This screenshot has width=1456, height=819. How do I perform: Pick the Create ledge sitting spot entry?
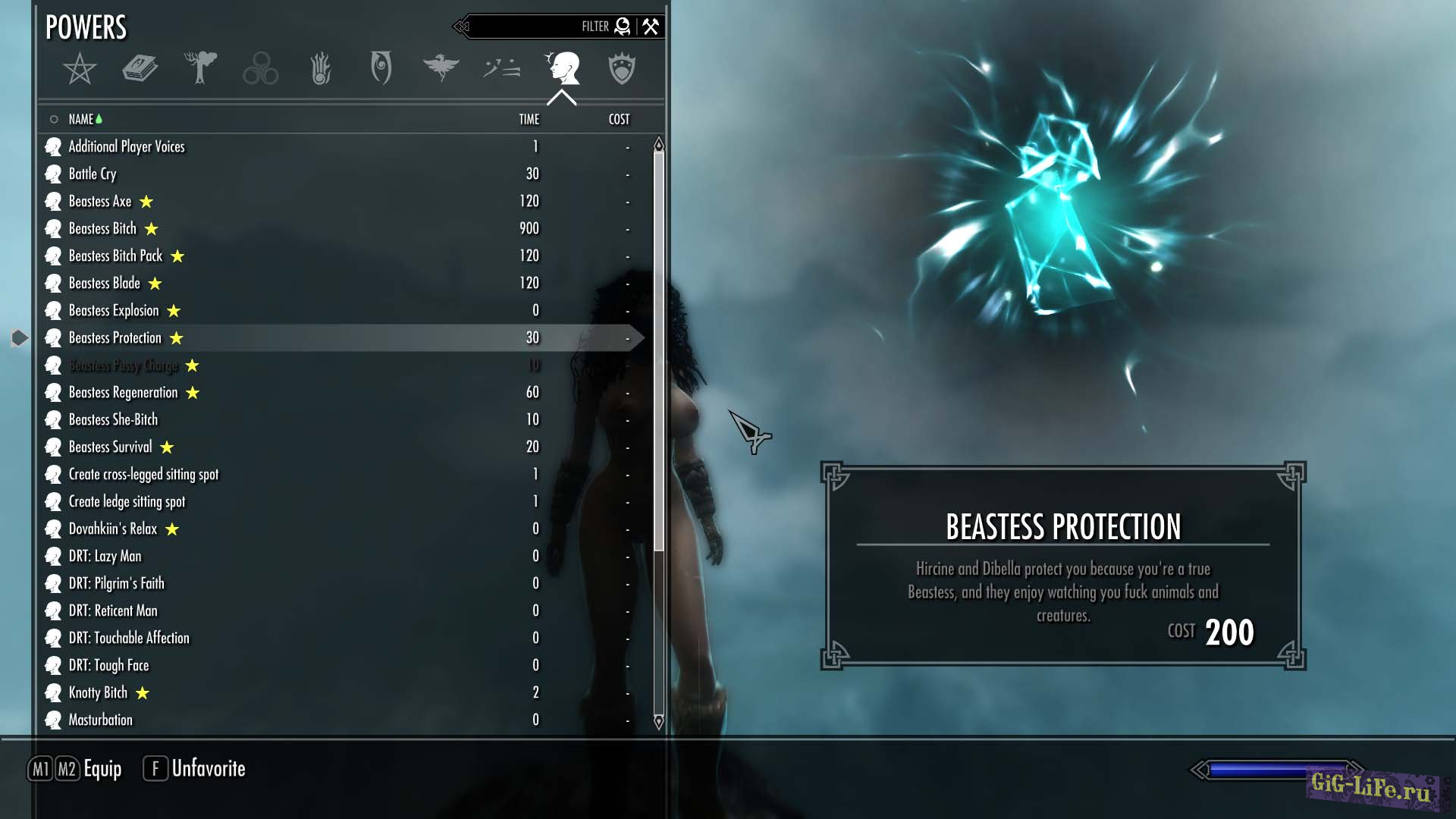(127, 501)
